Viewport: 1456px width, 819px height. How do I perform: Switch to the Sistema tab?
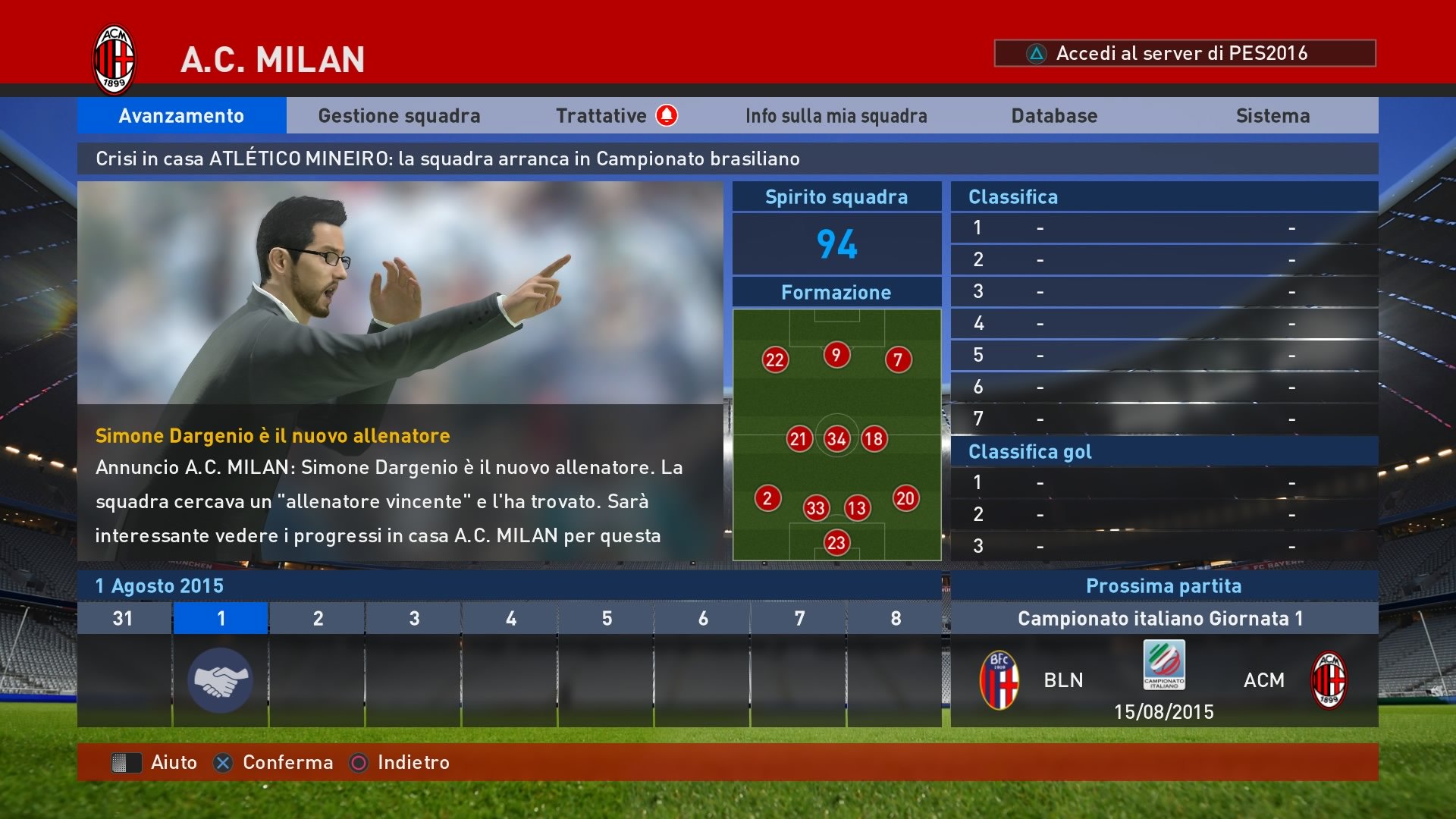click(1272, 116)
